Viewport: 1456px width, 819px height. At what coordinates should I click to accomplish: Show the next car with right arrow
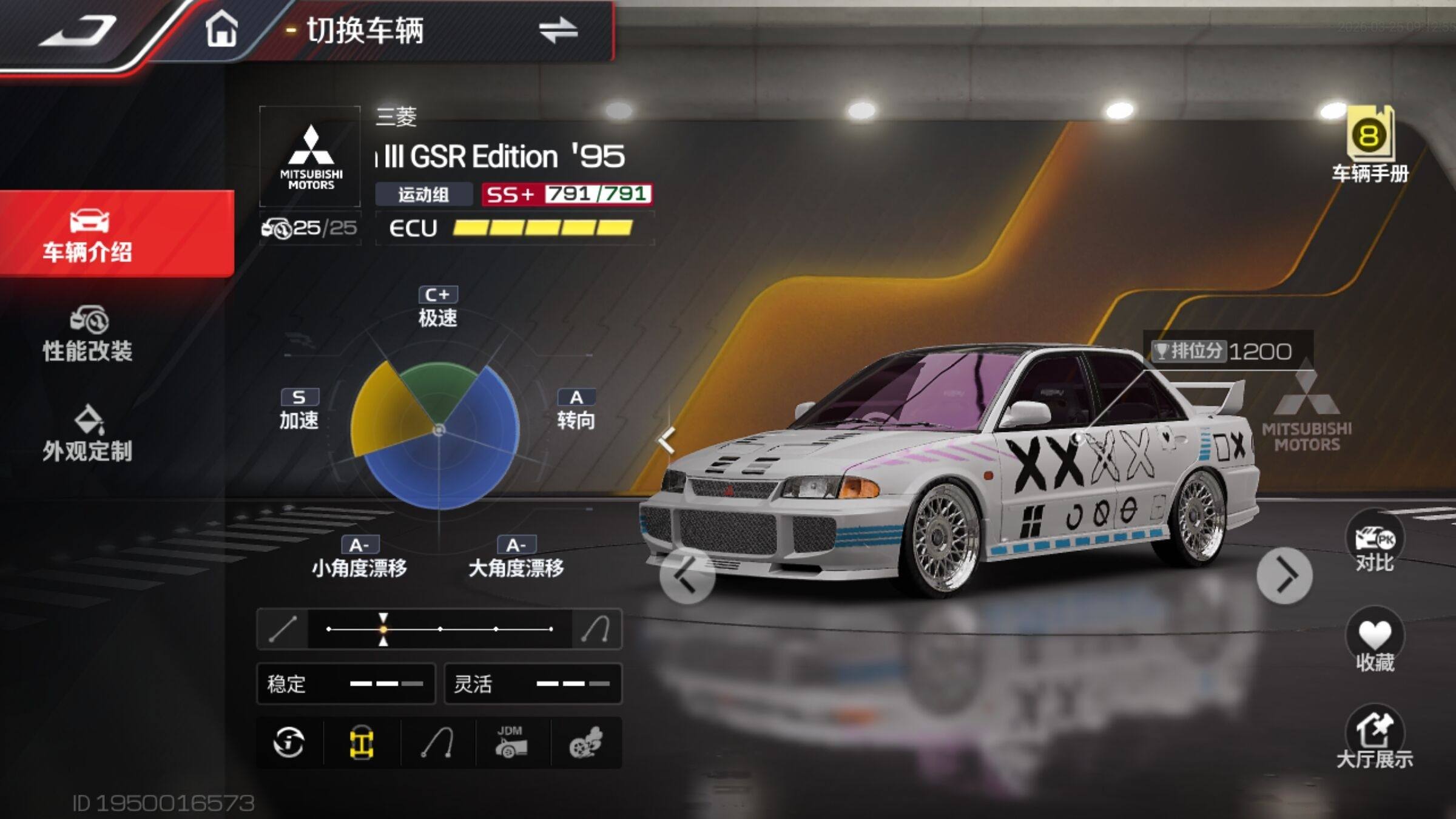coord(1284,576)
